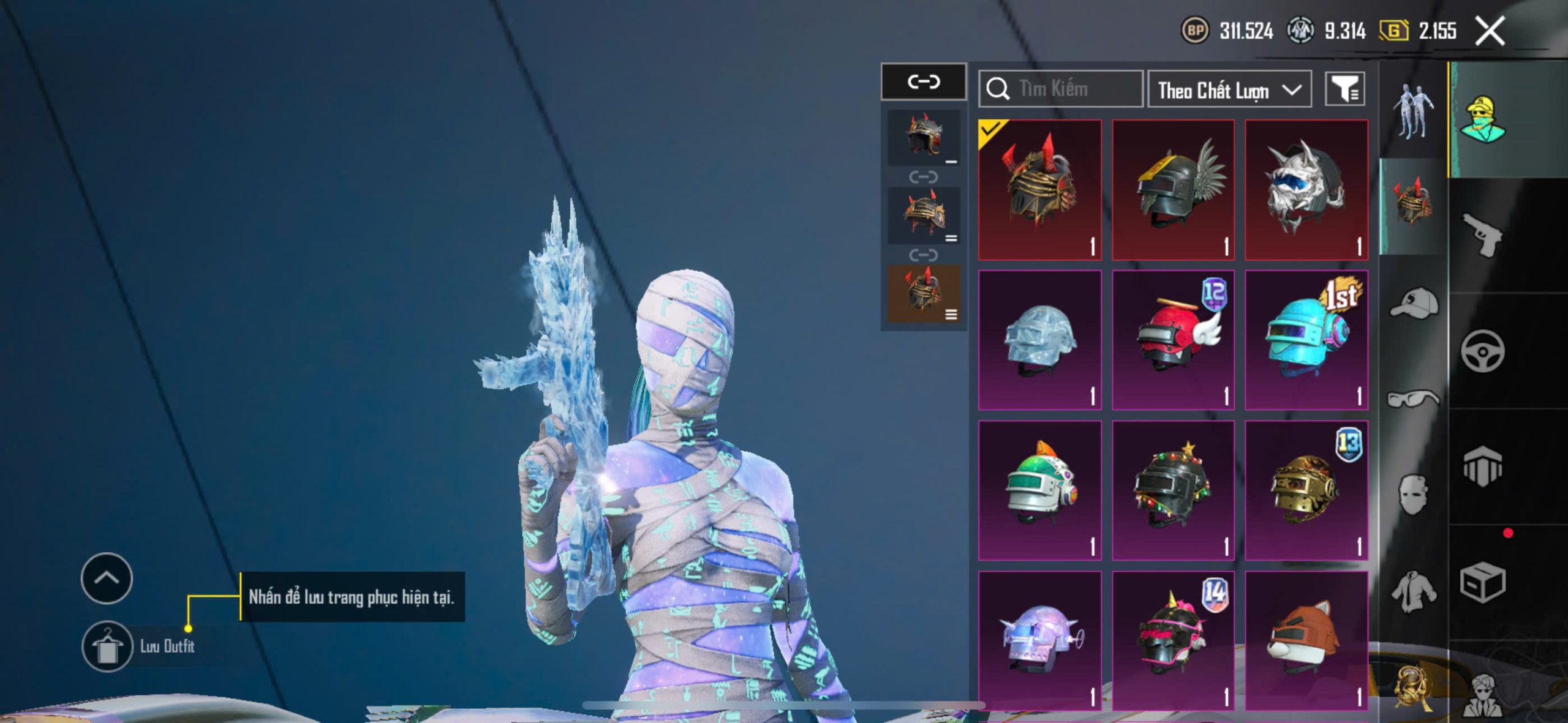Screen dimensions: 1568x723
Task: Pick the ice crystal helmet skin
Action: (1039, 340)
